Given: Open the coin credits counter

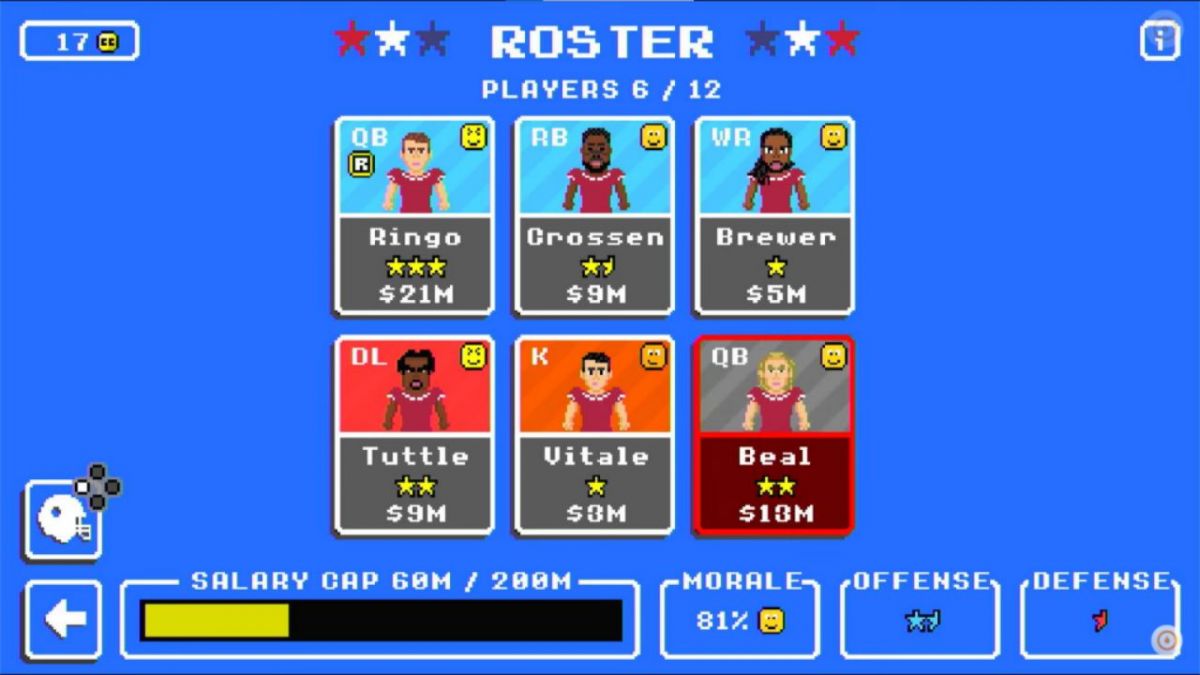Looking at the screenshot, I should point(79,41).
